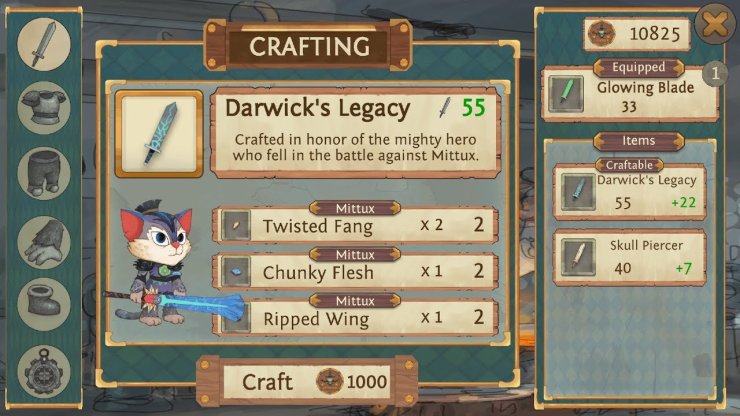
Task: Select the Twisted Fang ingredient row
Action: point(356,225)
